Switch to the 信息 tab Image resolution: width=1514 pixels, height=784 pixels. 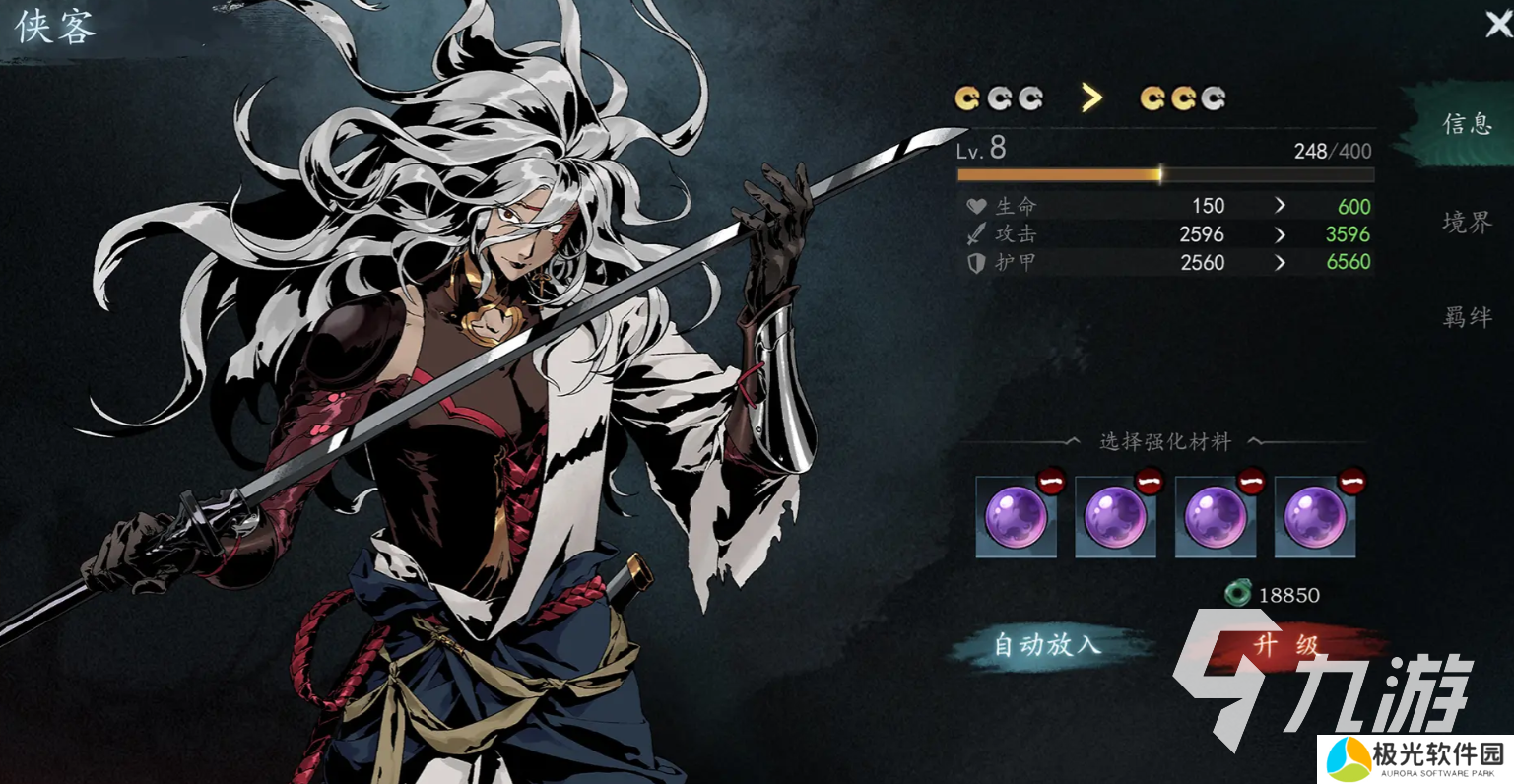[x=1467, y=124]
